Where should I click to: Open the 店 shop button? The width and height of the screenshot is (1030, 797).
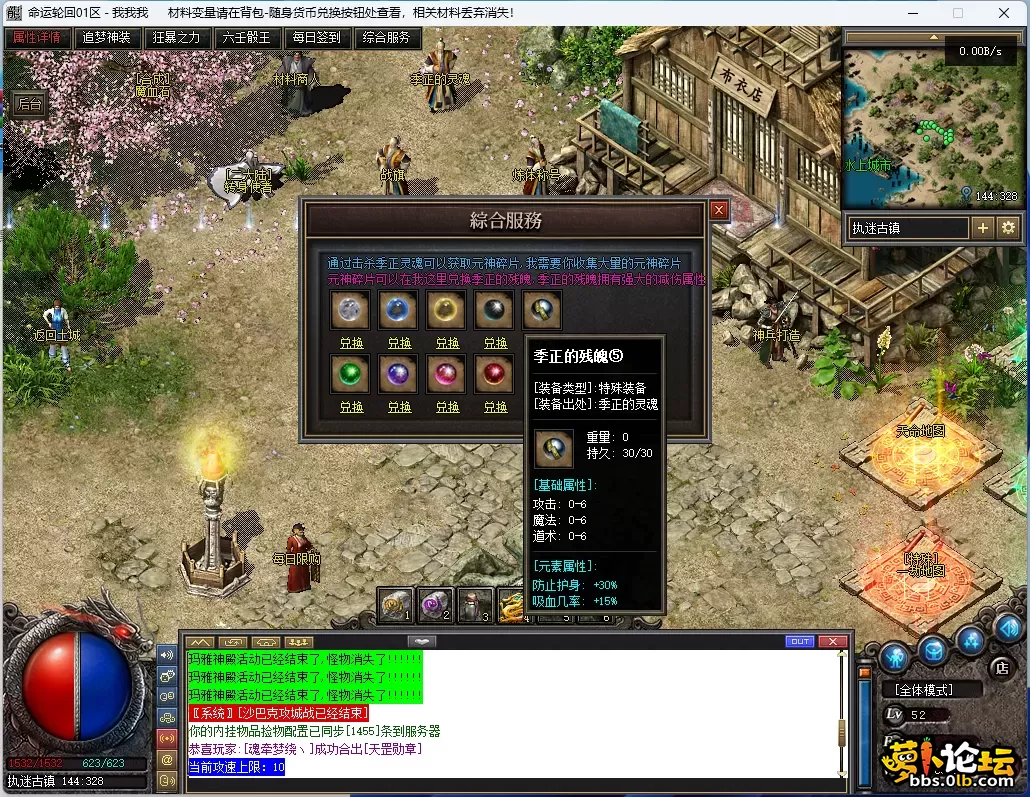[x=1001, y=667]
